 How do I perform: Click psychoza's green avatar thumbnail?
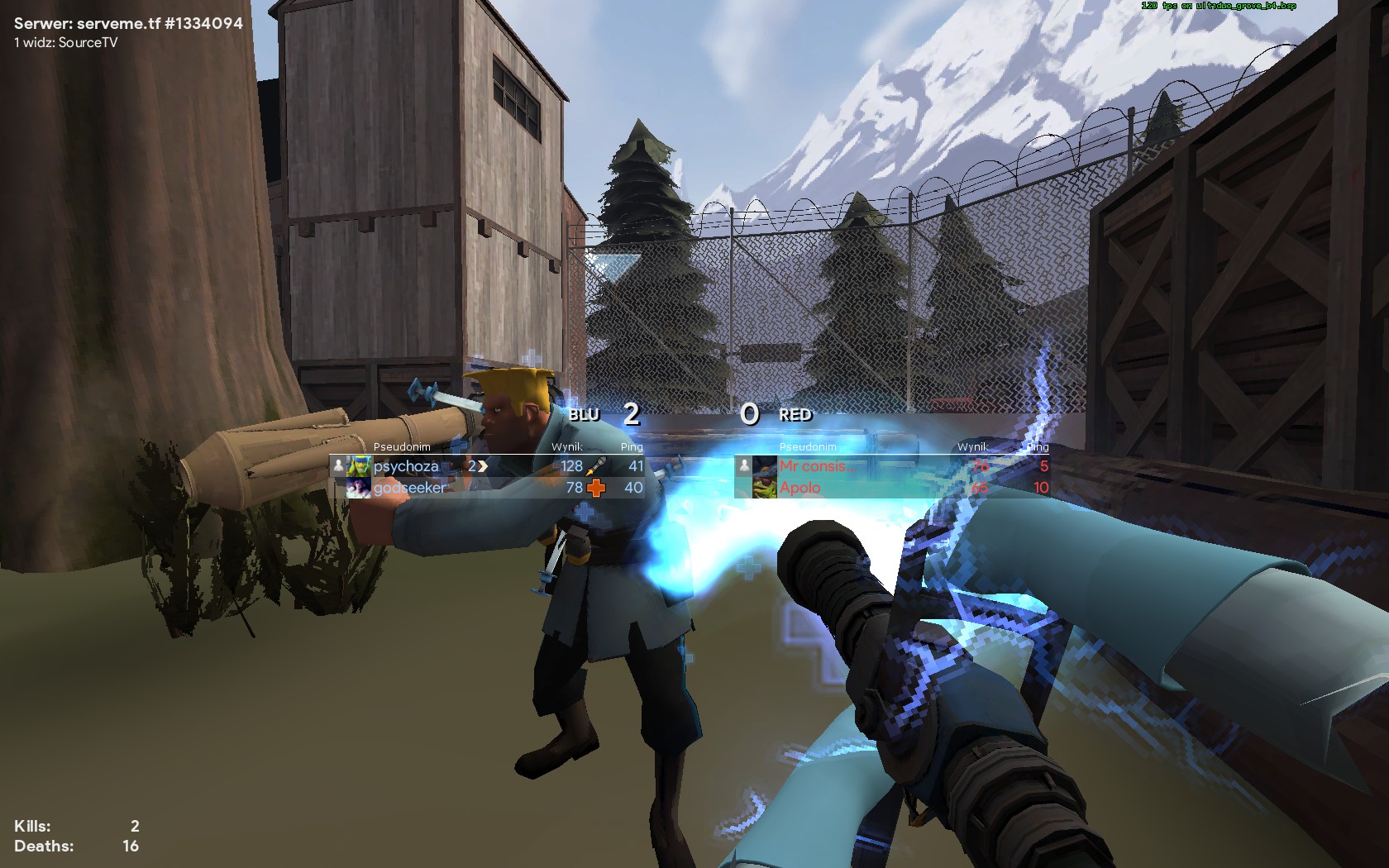[x=358, y=466]
